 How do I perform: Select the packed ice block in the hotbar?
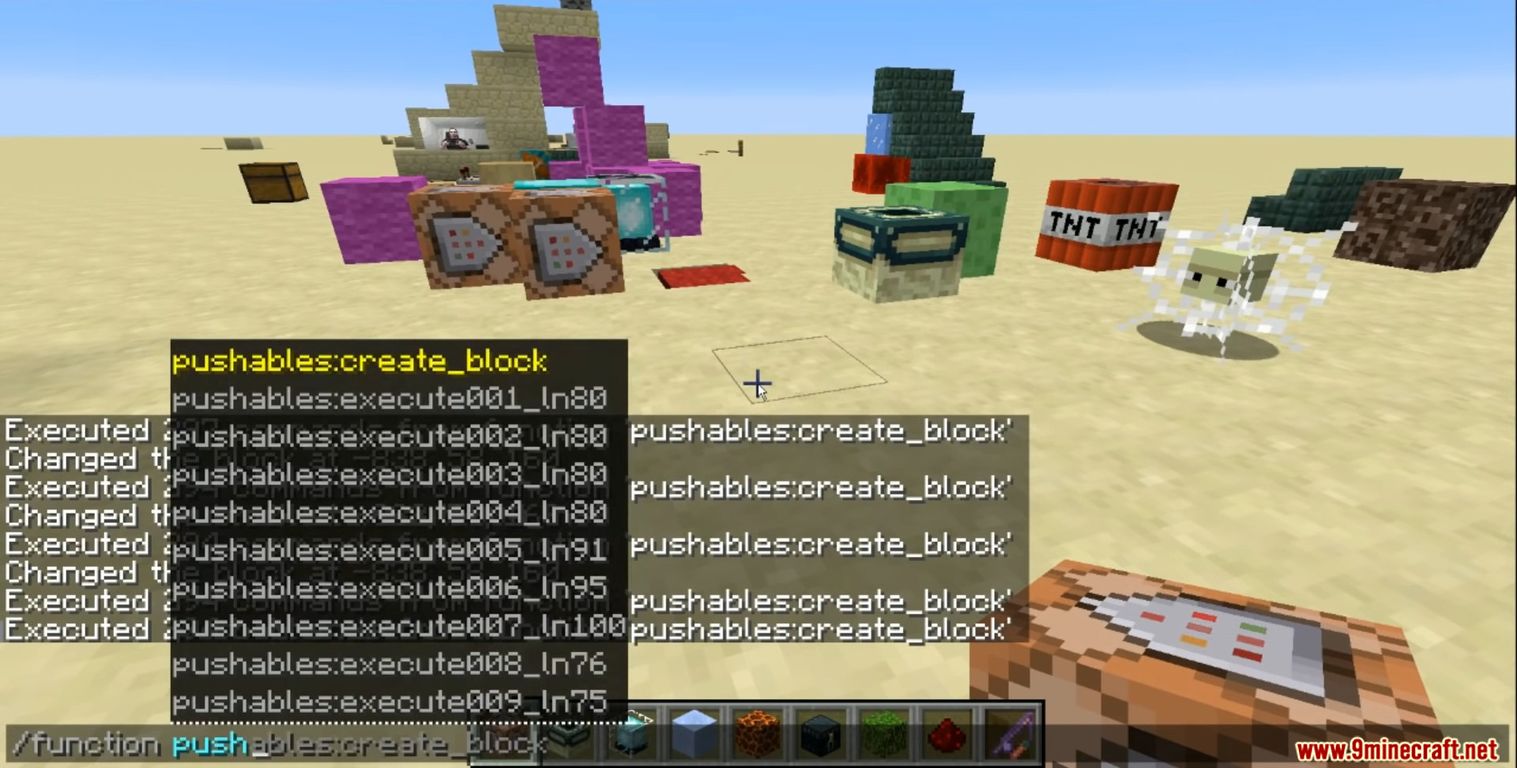[x=695, y=735]
